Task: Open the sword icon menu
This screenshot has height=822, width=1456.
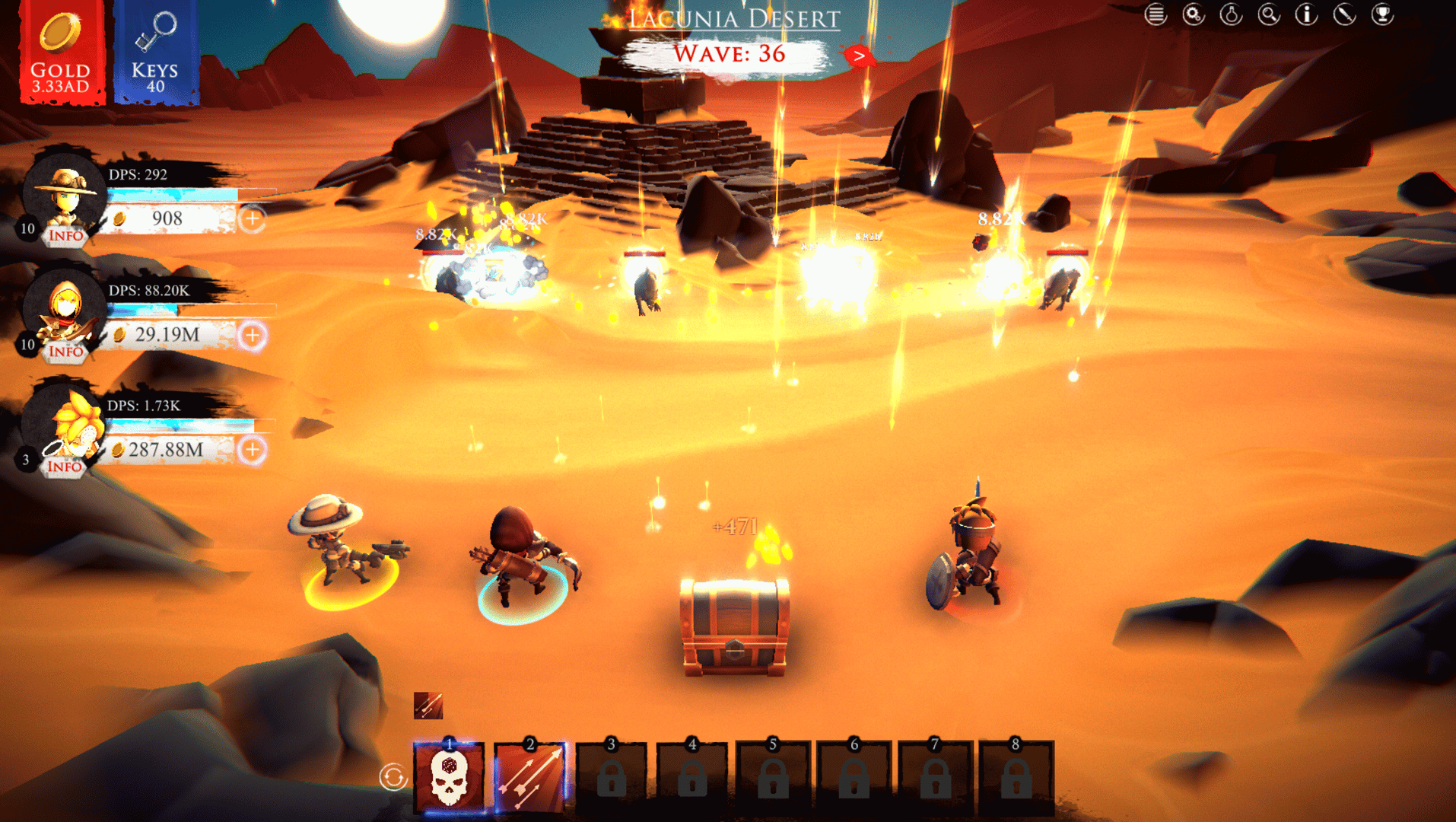Action: tap(1344, 14)
